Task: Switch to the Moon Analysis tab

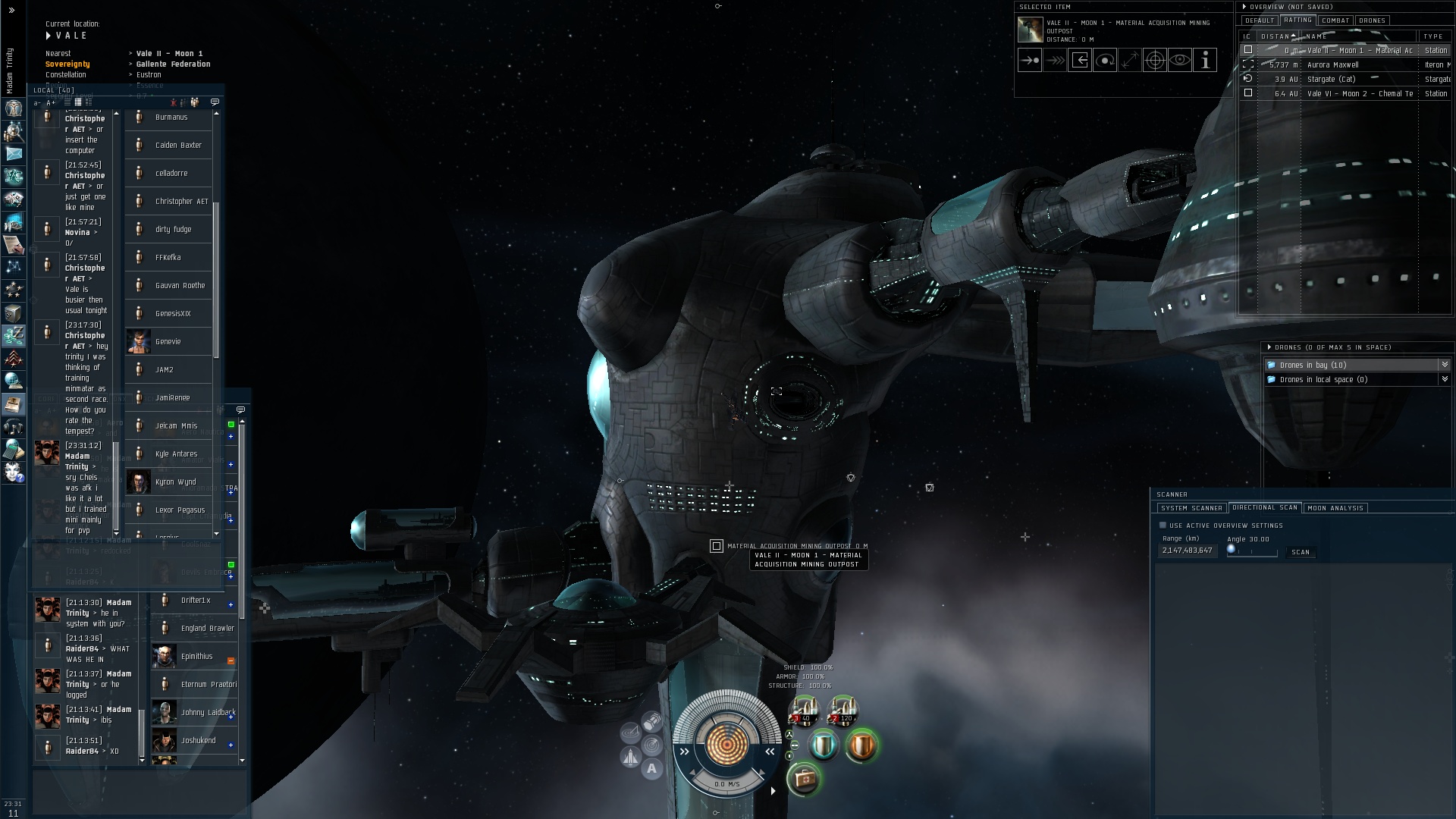Action: 1335,508
